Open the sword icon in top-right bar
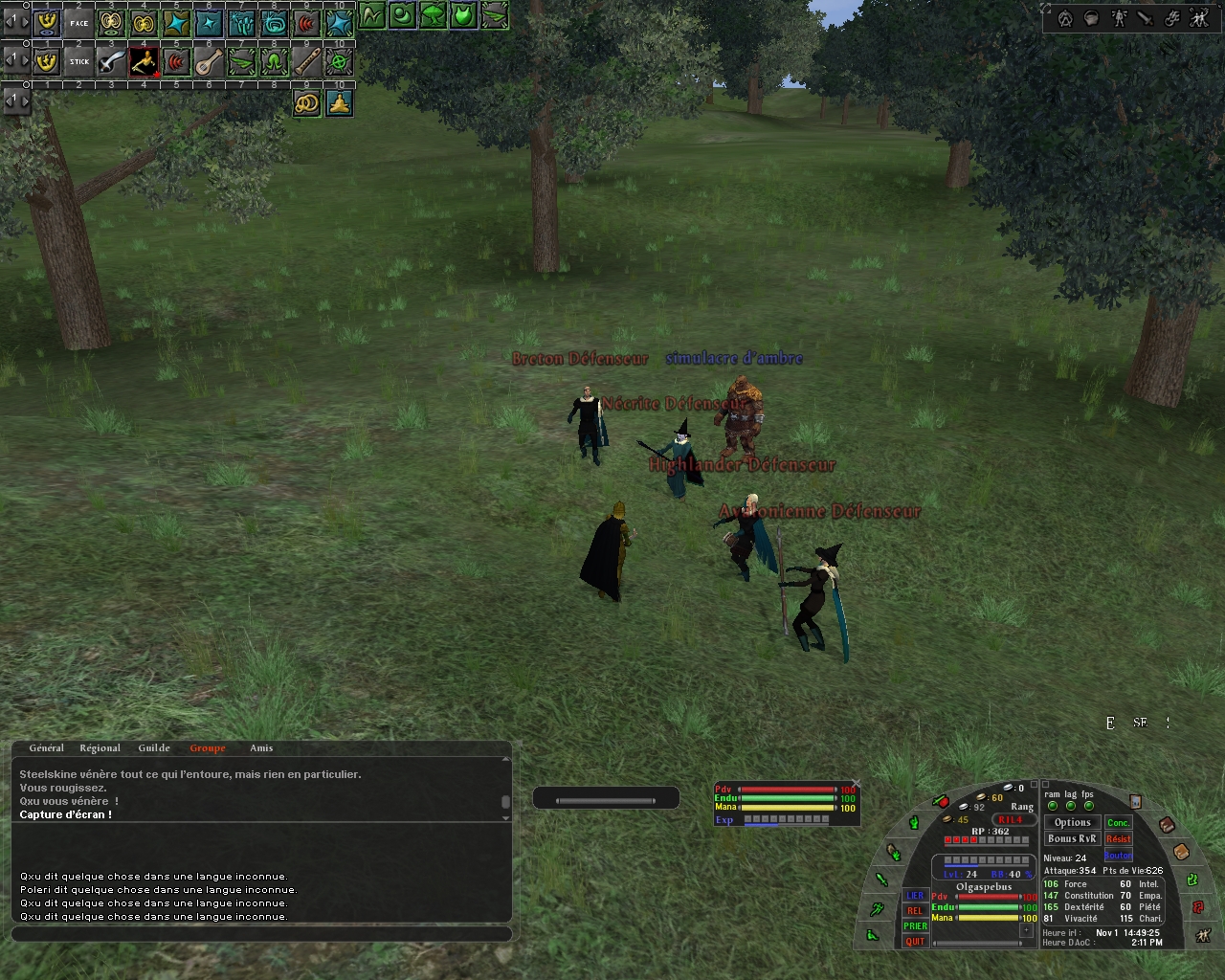The image size is (1225, 980). pos(1146,18)
